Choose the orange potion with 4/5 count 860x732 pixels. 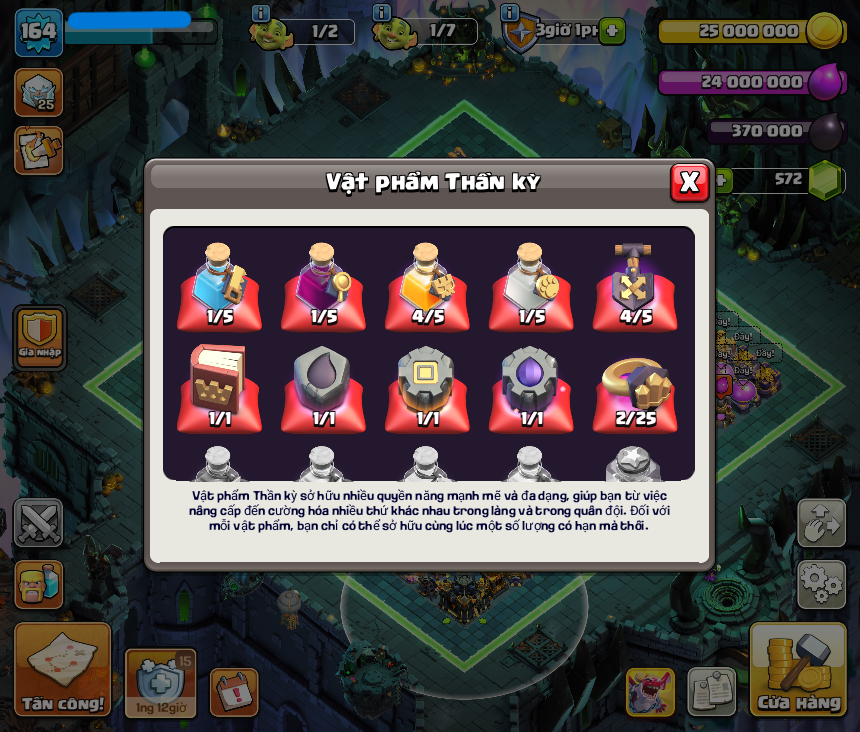point(427,286)
